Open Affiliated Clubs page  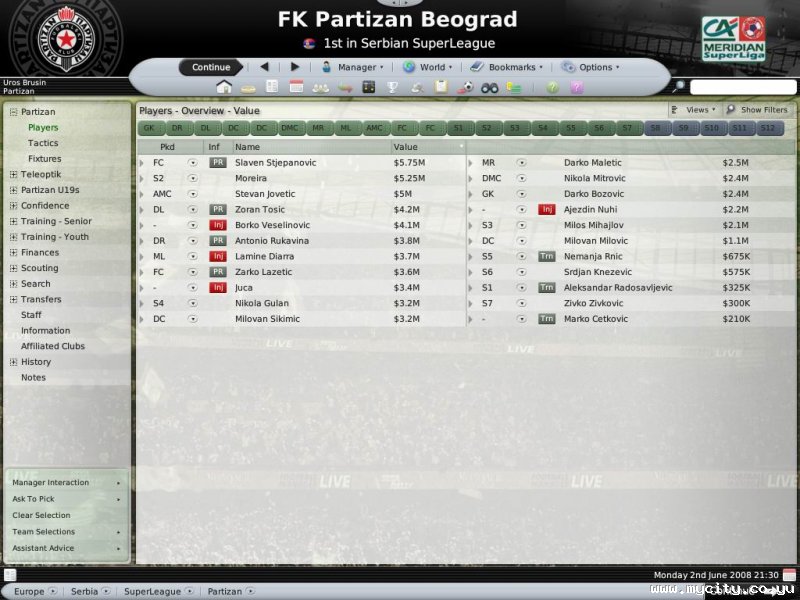tap(53, 346)
